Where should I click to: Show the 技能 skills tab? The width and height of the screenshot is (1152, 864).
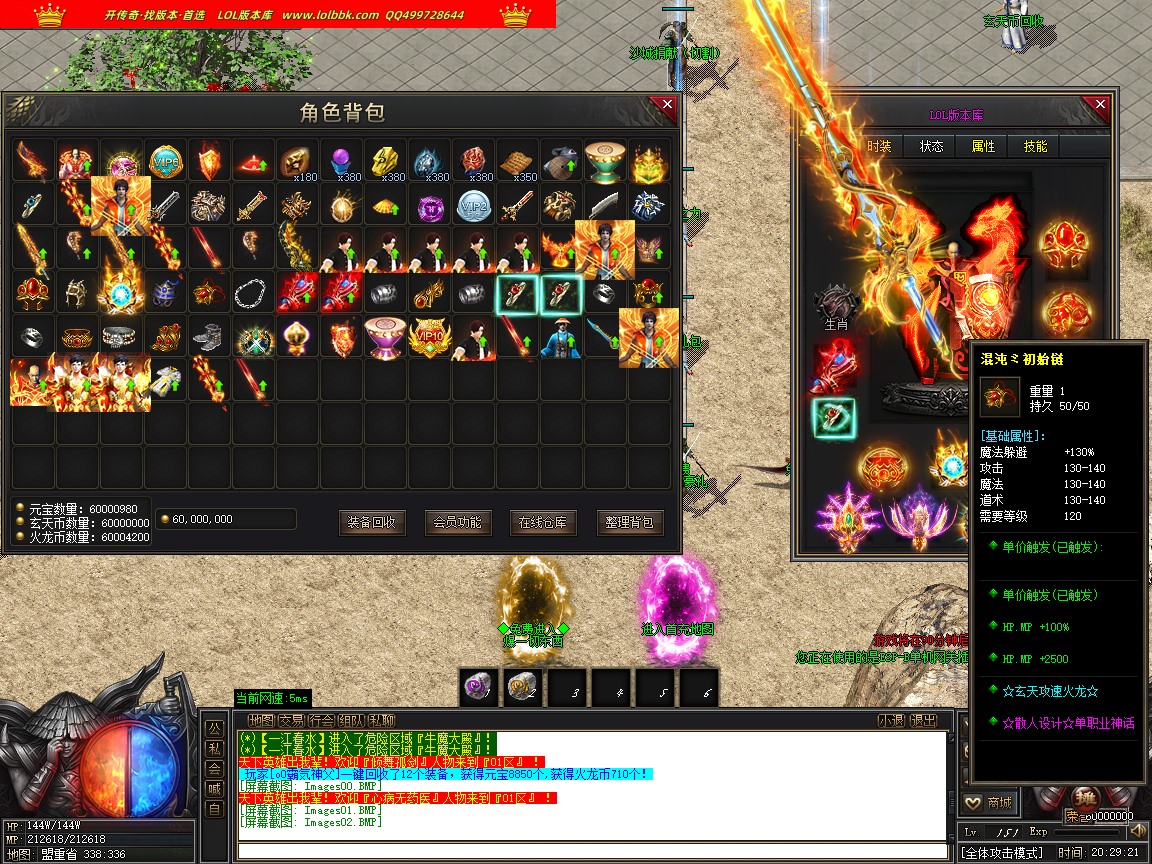click(x=1035, y=146)
